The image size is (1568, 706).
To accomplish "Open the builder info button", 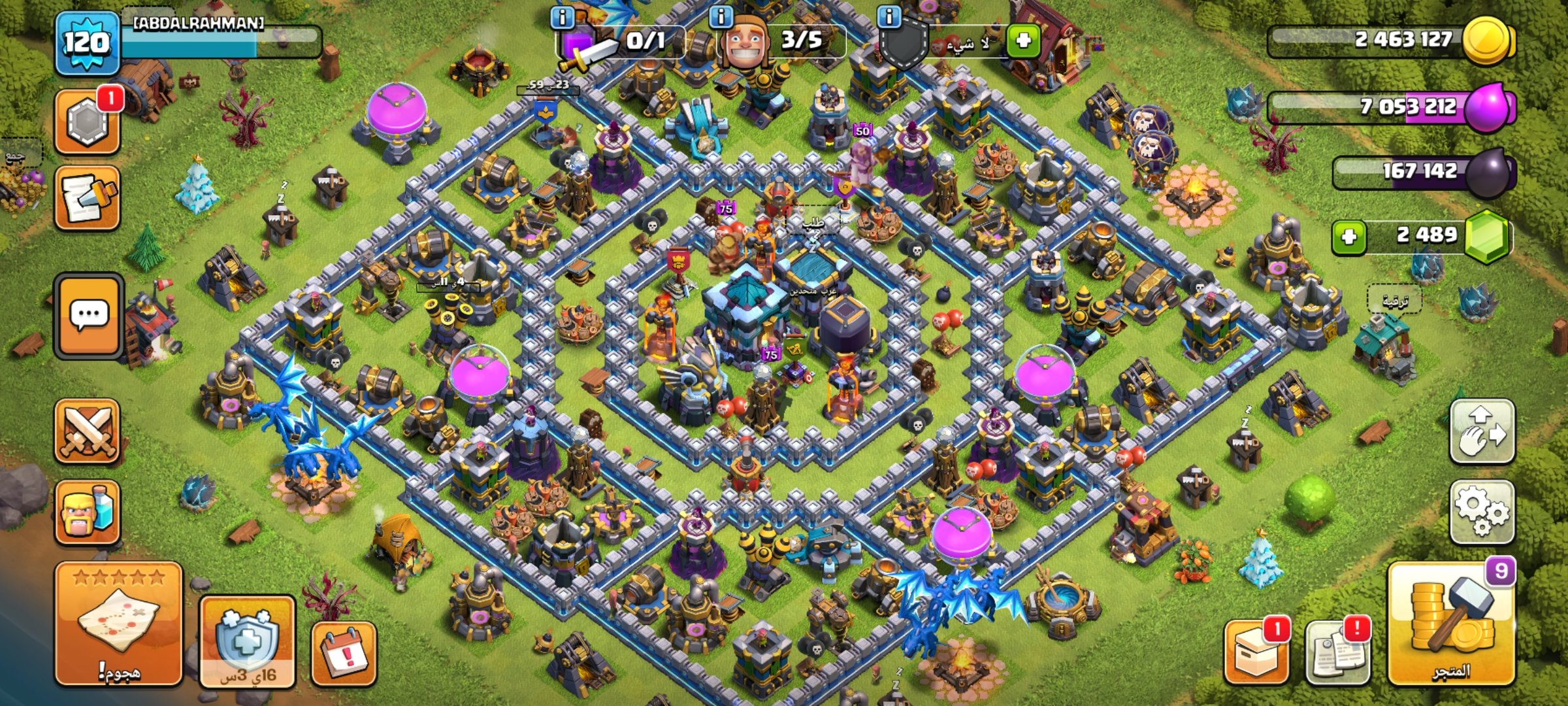I will (721, 17).
